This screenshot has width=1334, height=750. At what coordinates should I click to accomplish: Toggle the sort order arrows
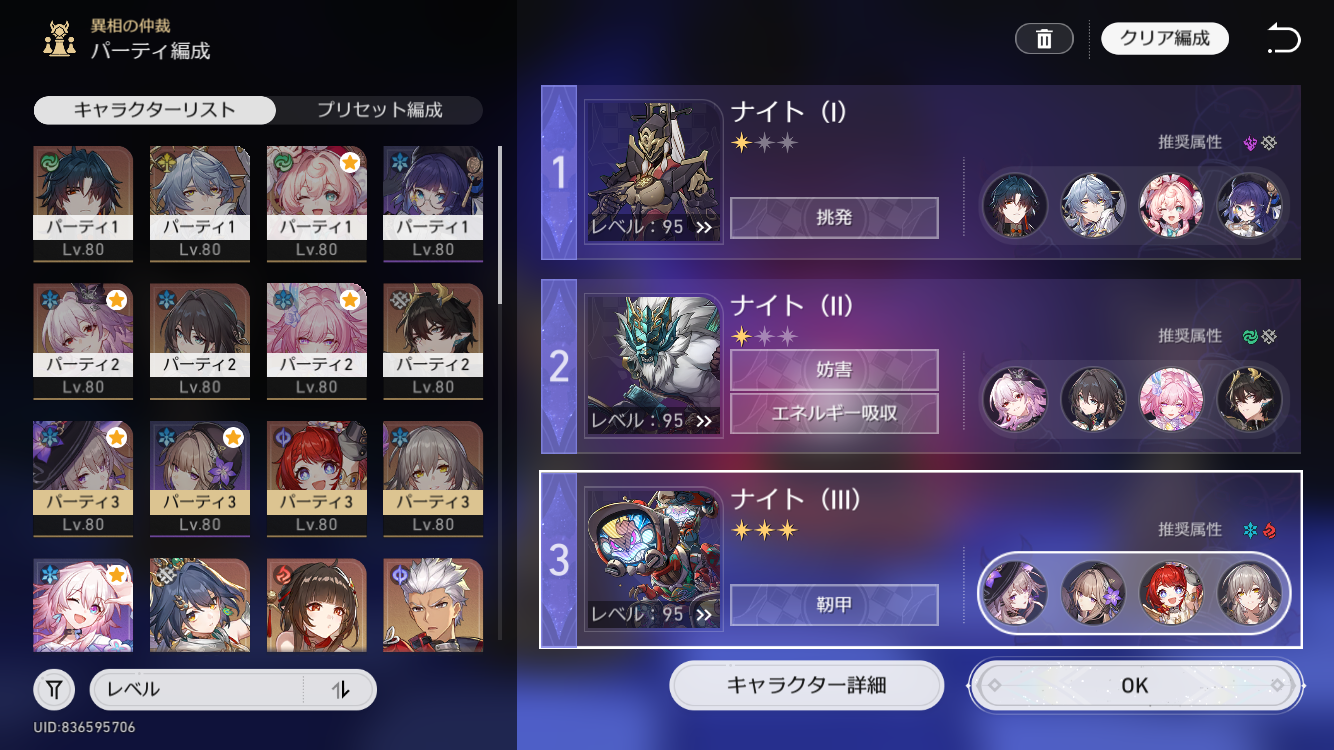[x=340, y=689]
